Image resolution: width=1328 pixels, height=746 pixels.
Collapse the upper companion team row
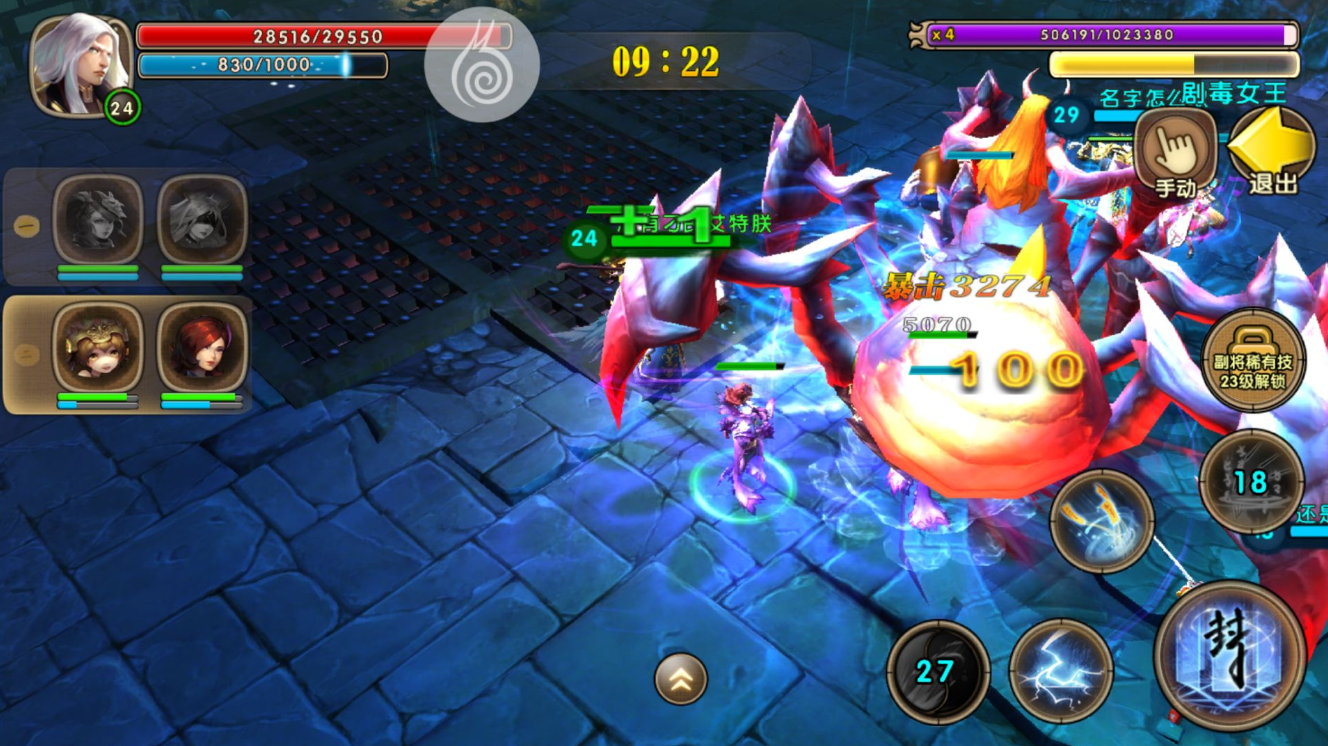point(27,227)
